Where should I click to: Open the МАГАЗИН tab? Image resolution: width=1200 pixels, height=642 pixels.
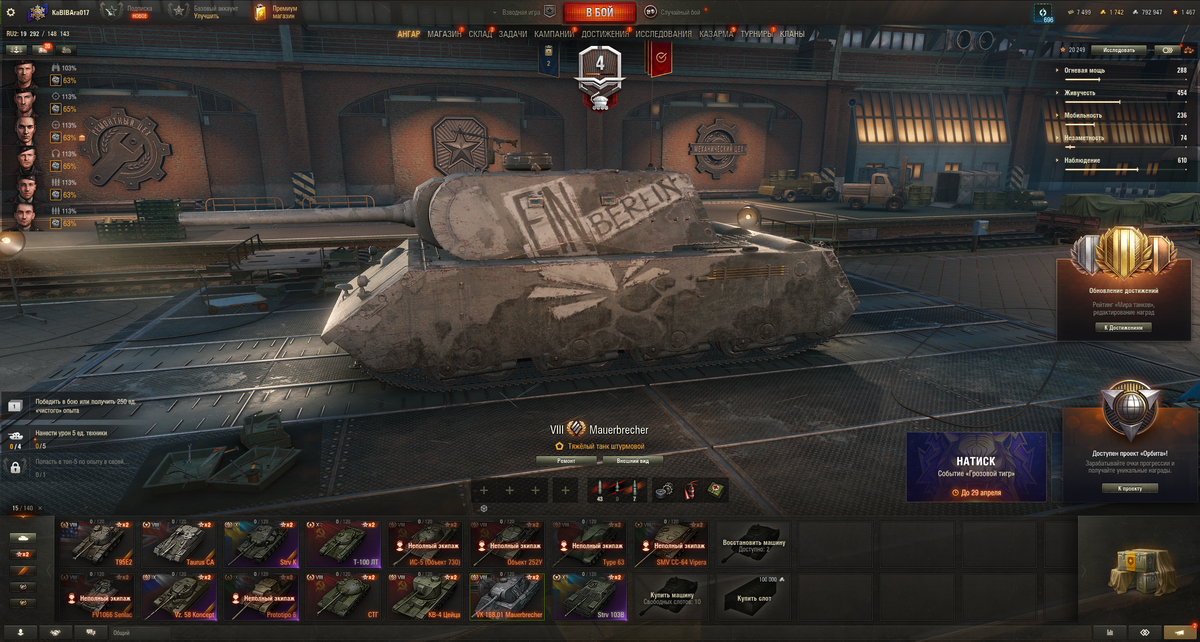pyautogui.click(x=444, y=34)
